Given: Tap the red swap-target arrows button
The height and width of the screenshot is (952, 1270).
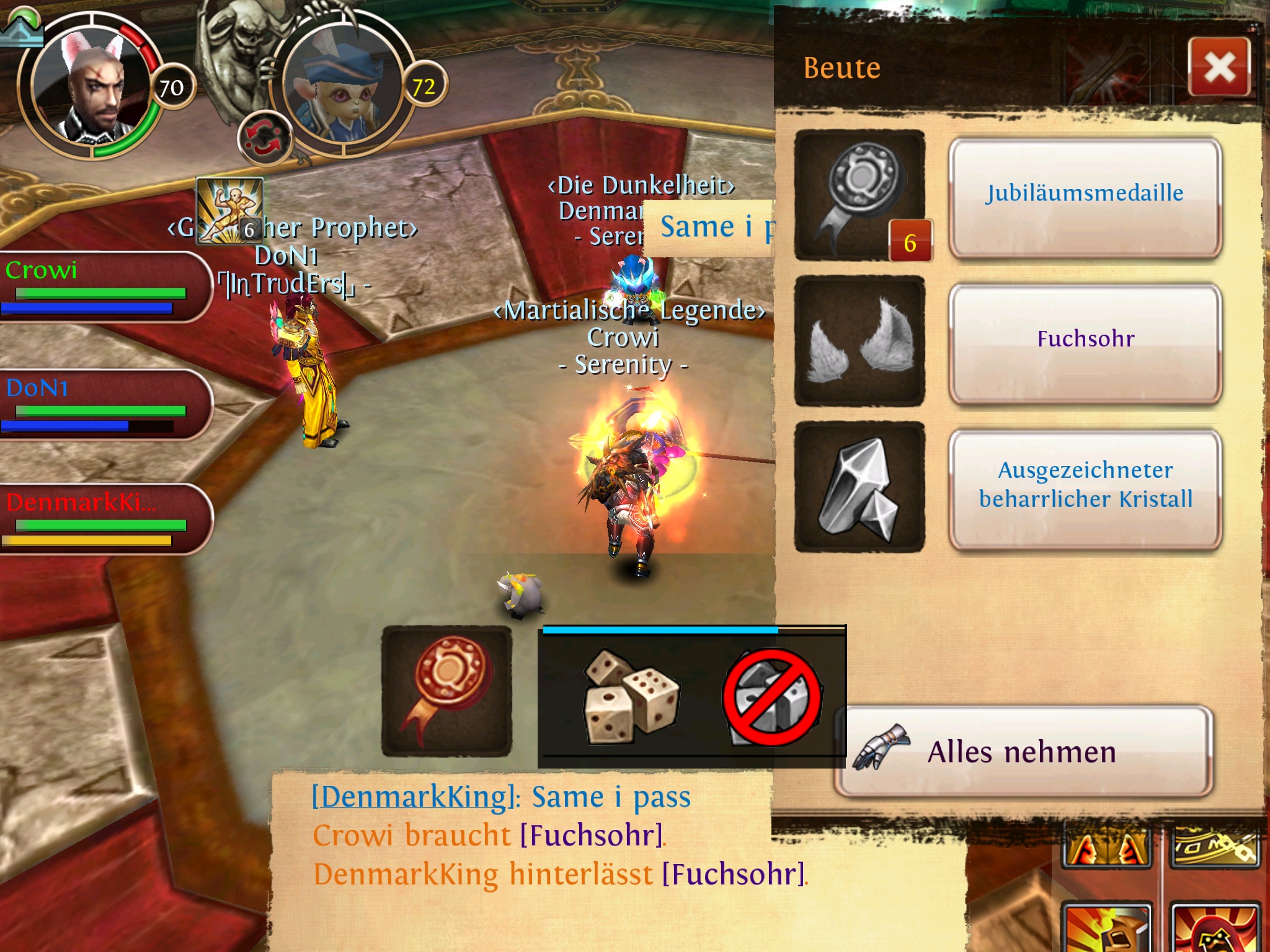Looking at the screenshot, I should click(x=265, y=138).
